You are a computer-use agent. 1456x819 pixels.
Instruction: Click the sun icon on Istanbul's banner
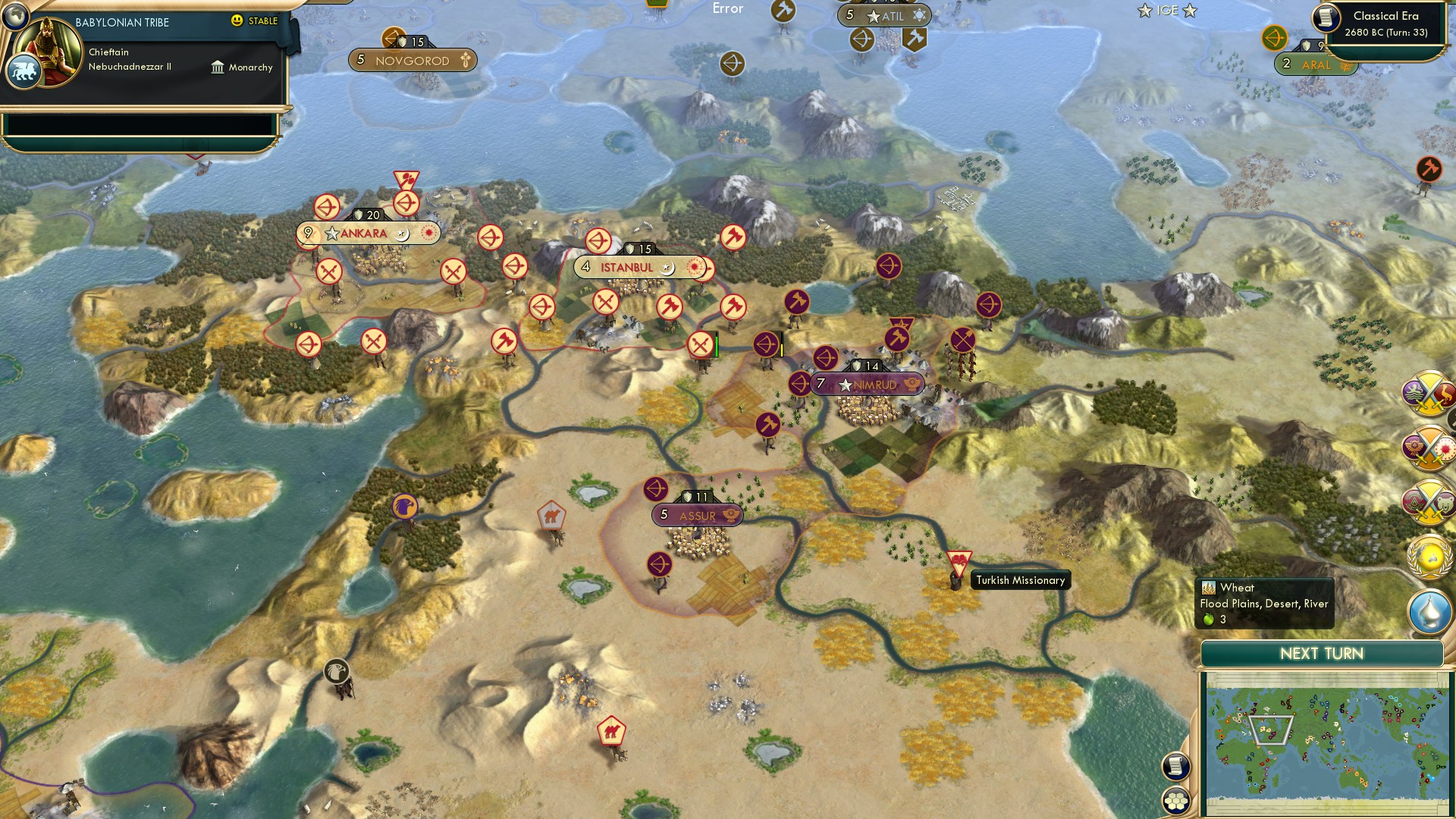(x=695, y=267)
